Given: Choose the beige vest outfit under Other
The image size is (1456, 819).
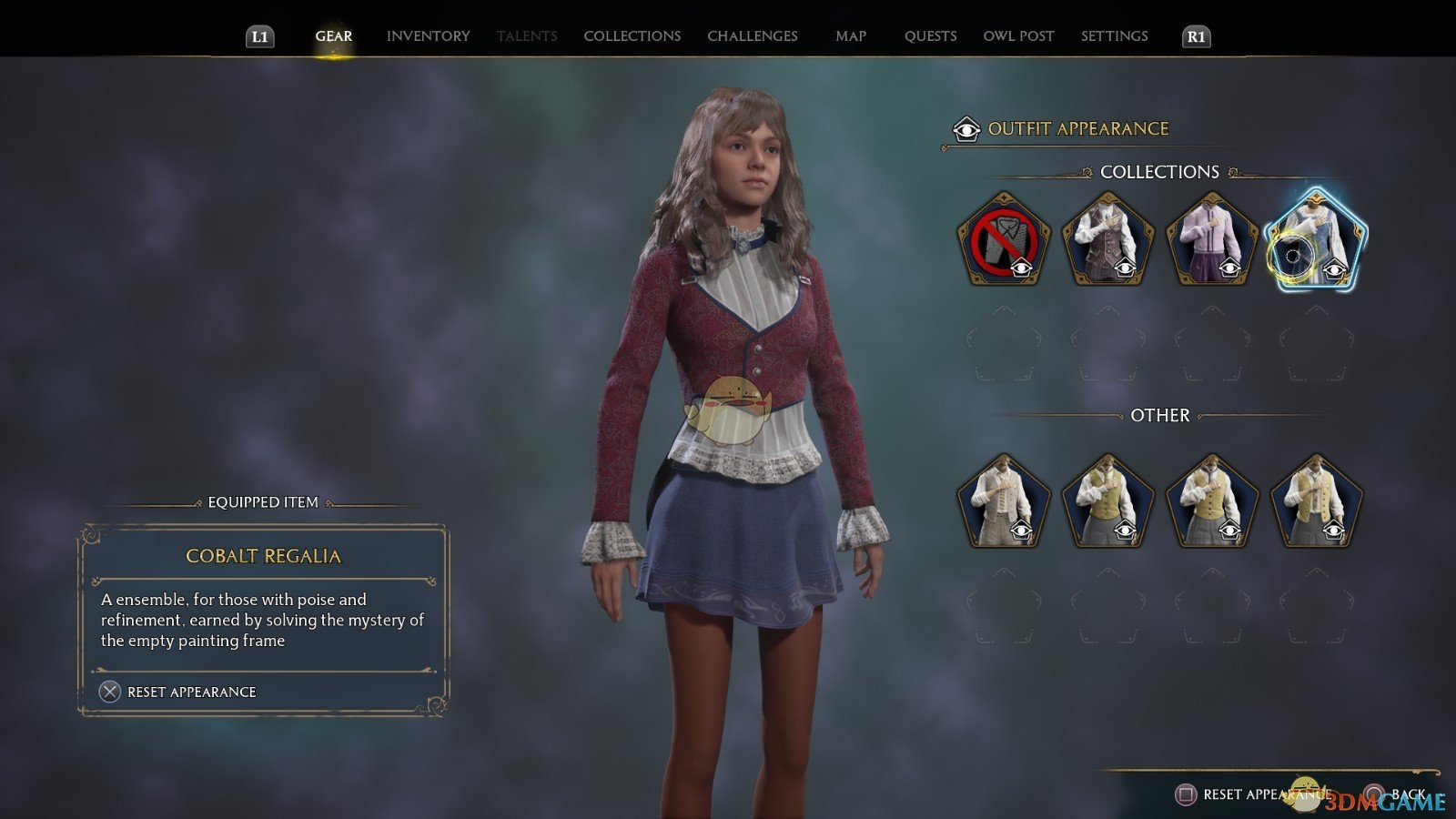Looking at the screenshot, I should (1003, 501).
